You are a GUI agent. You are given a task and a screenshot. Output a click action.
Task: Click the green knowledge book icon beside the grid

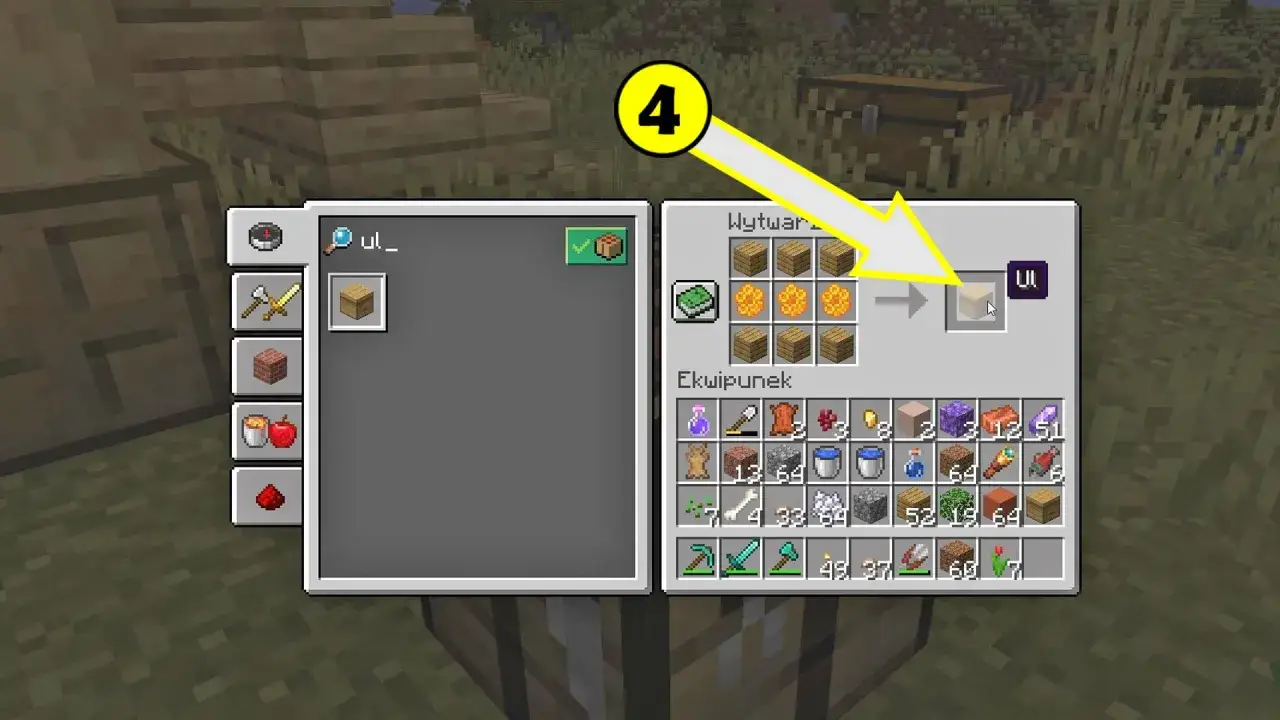695,300
